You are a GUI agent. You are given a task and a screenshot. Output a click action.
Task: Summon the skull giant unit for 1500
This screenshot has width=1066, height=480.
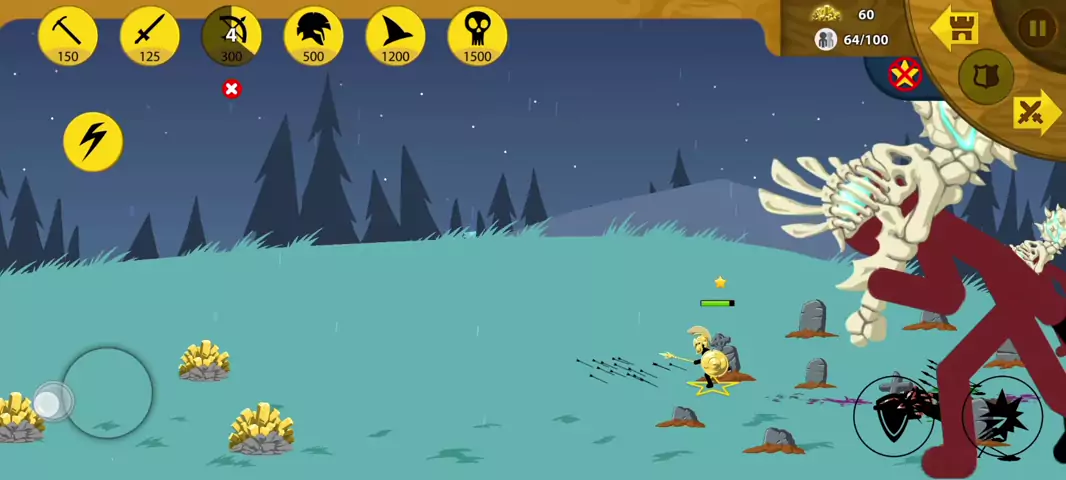[x=477, y=37]
